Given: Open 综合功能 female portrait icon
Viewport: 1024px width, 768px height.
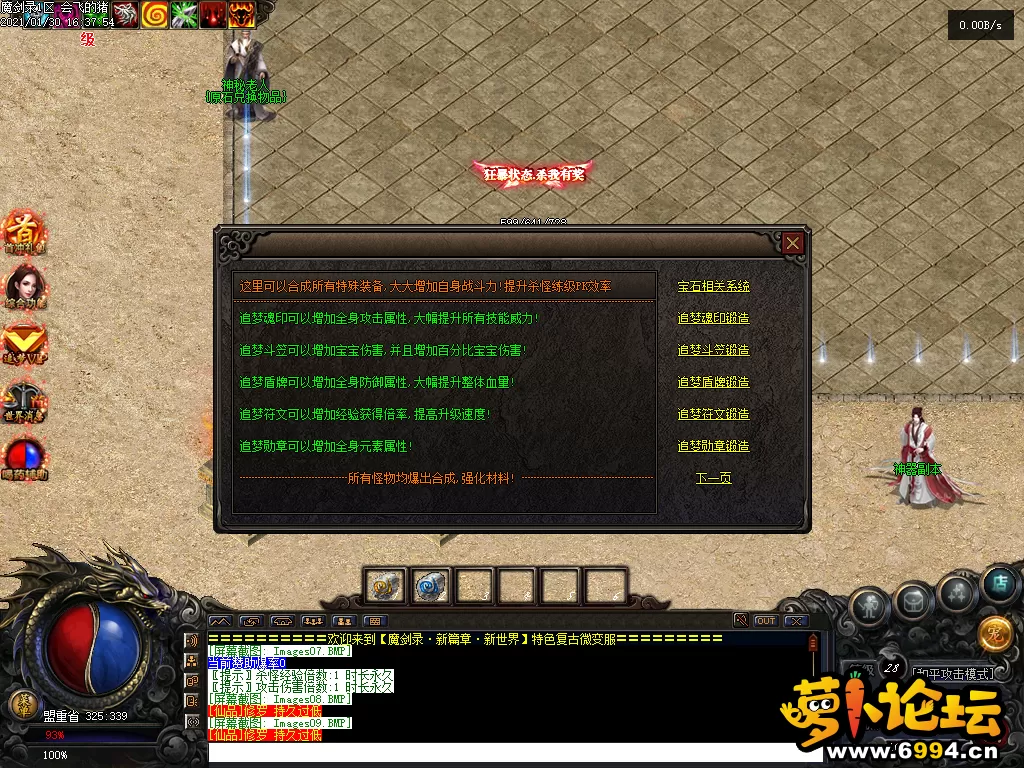Looking at the screenshot, I should [x=24, y=287].
